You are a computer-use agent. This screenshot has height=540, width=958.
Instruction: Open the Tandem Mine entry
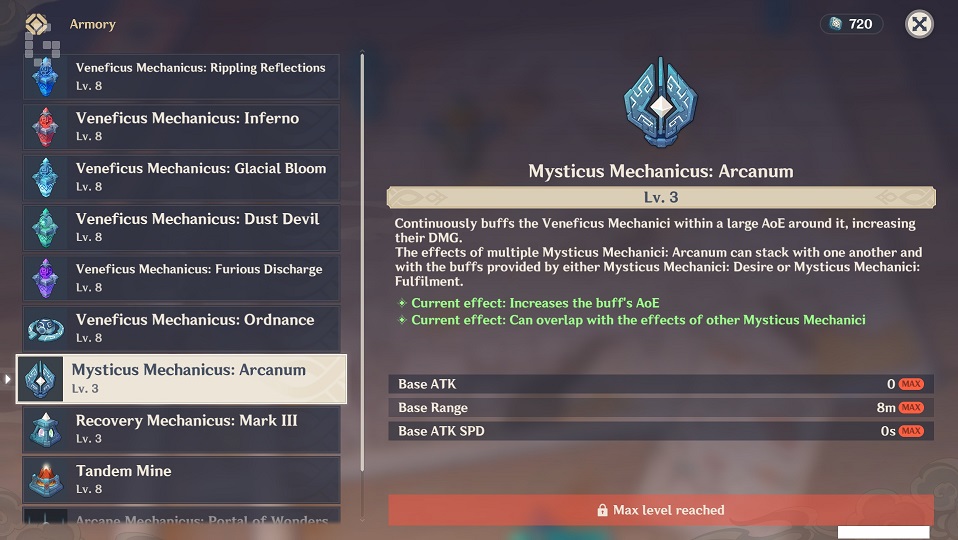click(181, 479)
